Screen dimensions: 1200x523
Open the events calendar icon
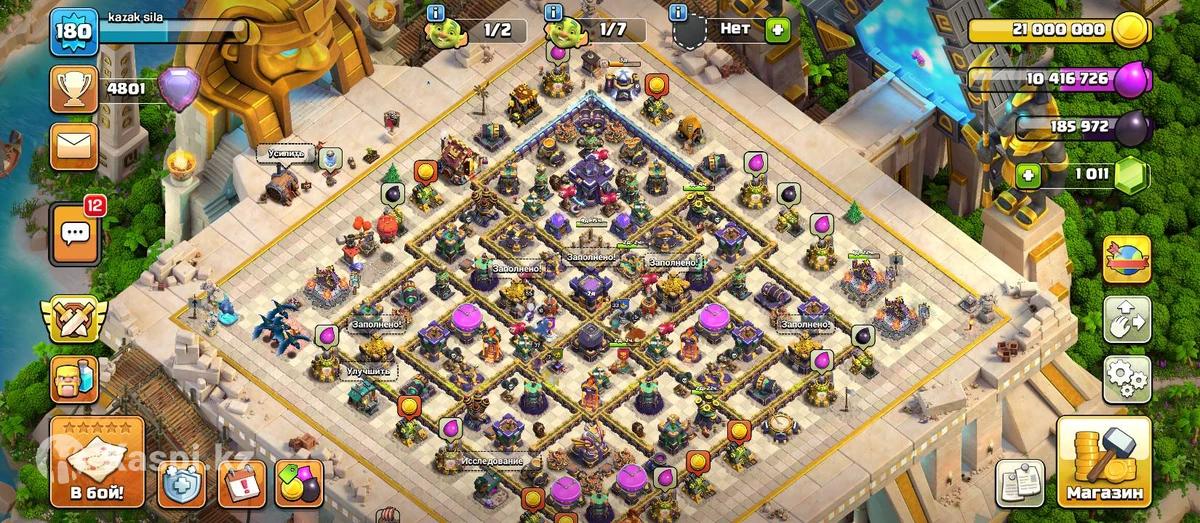pos(241,484)
